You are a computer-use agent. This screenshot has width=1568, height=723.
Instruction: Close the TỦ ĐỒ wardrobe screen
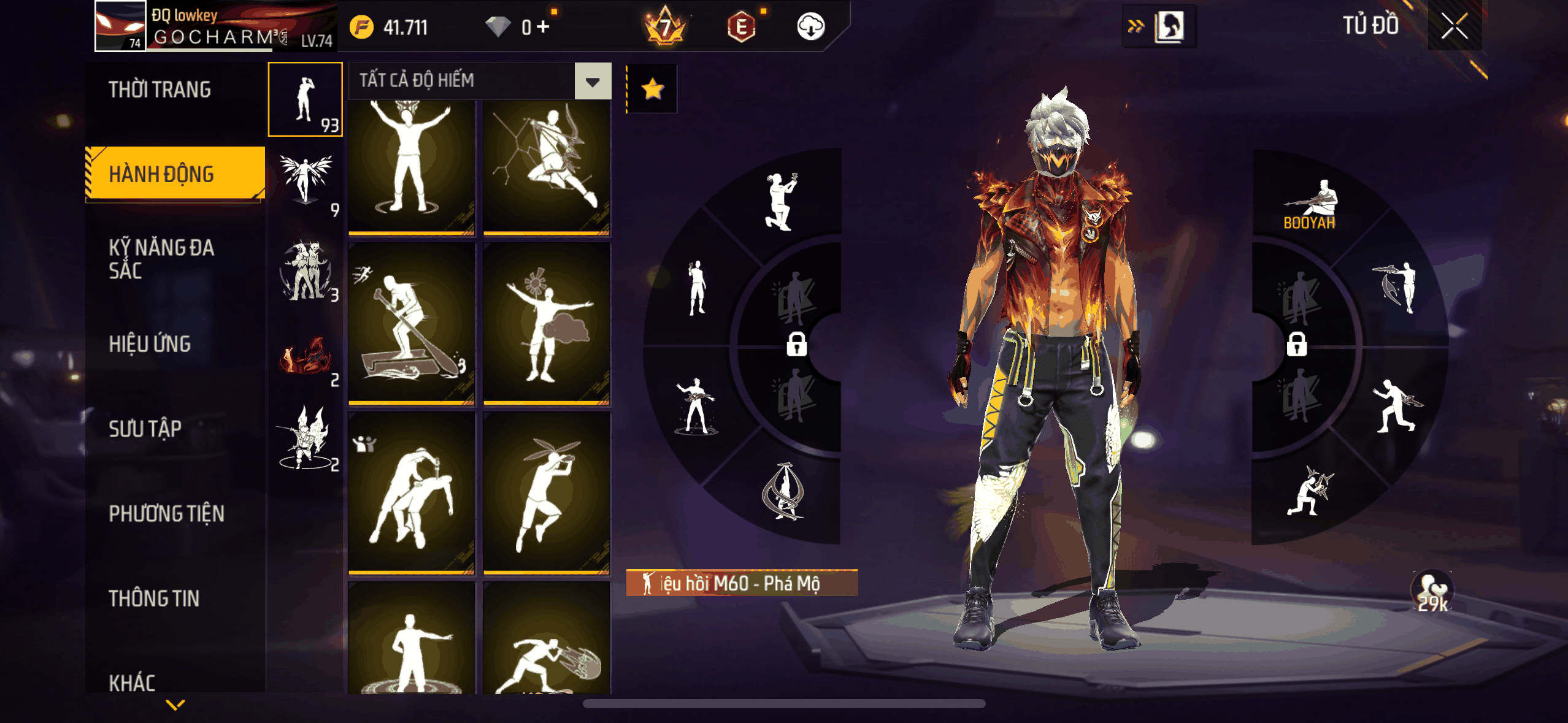(1454, 26)
